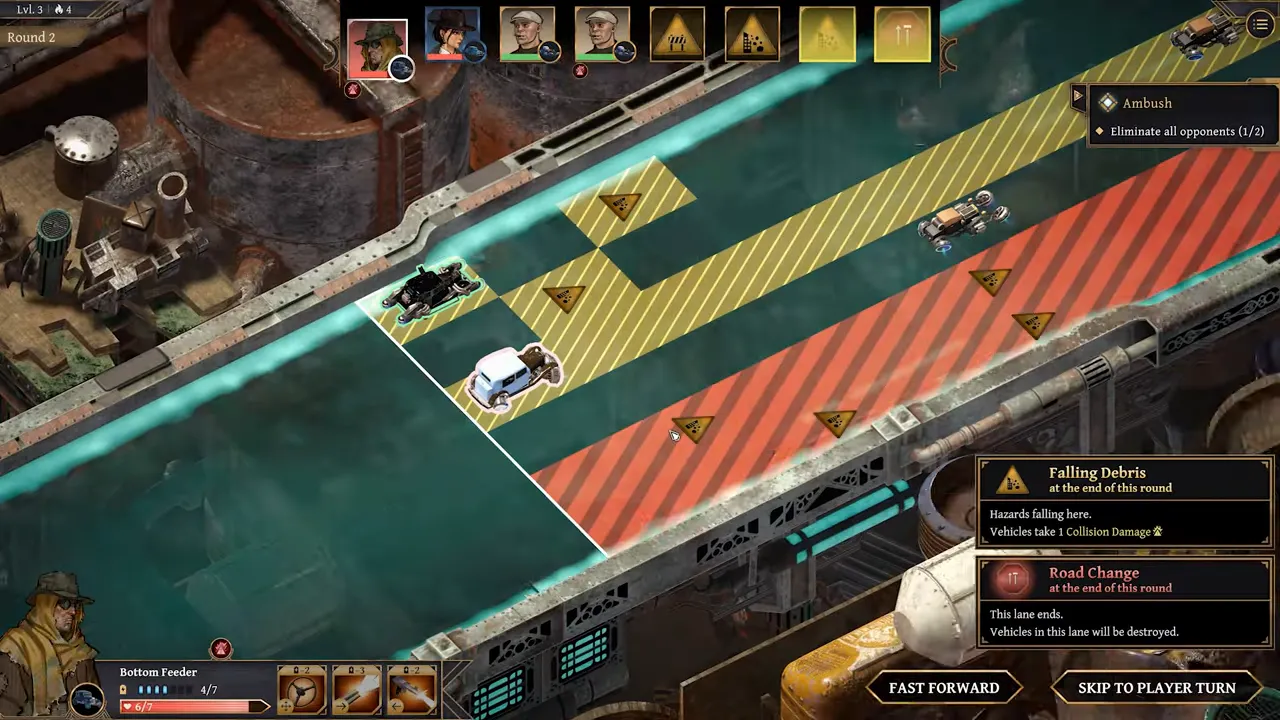The height and width of the screenshot is (720, 1280).
Task: Use the rear-firing gun ability
Action: 412,690
